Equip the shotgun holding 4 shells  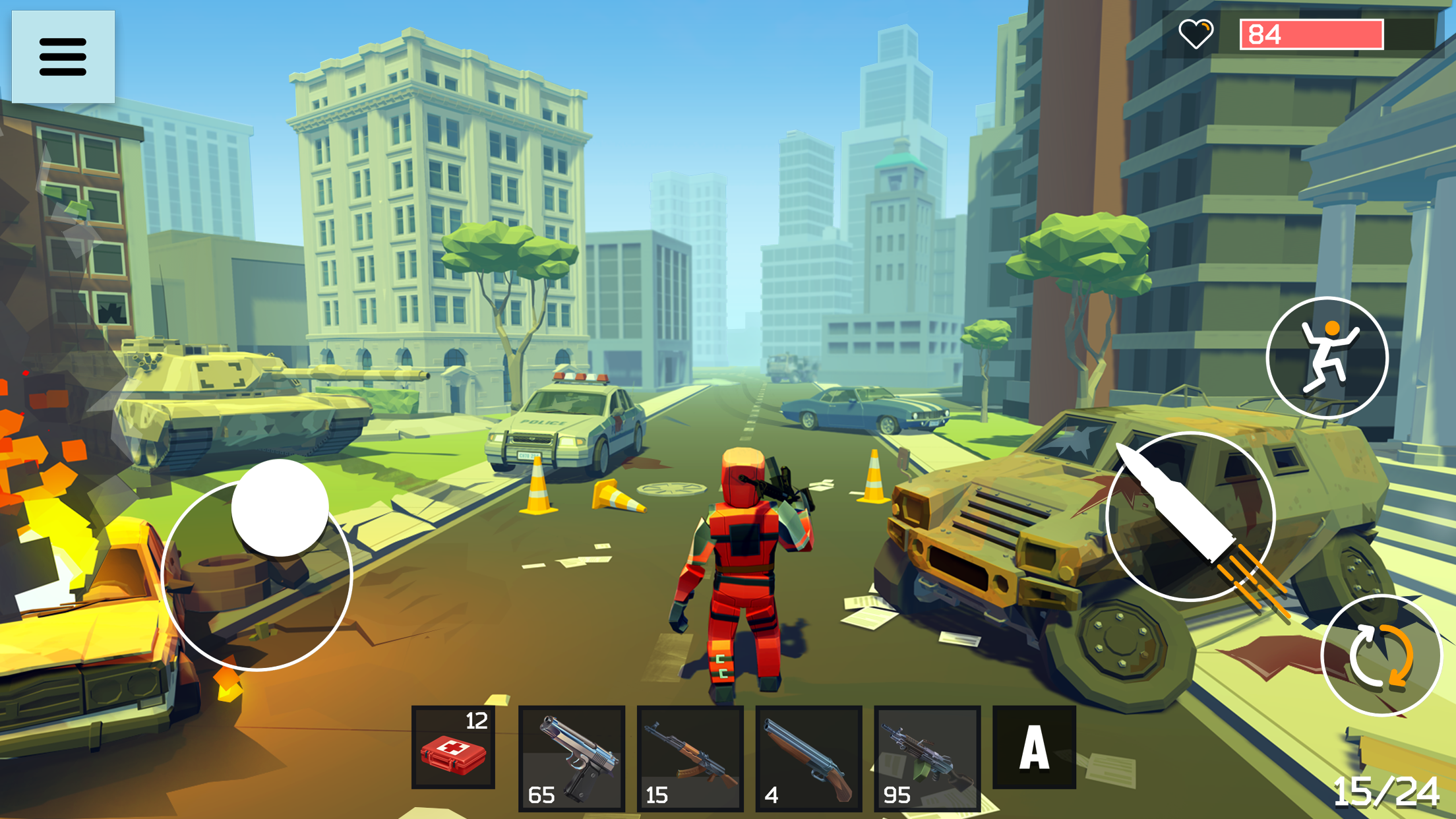coord(808,757)
